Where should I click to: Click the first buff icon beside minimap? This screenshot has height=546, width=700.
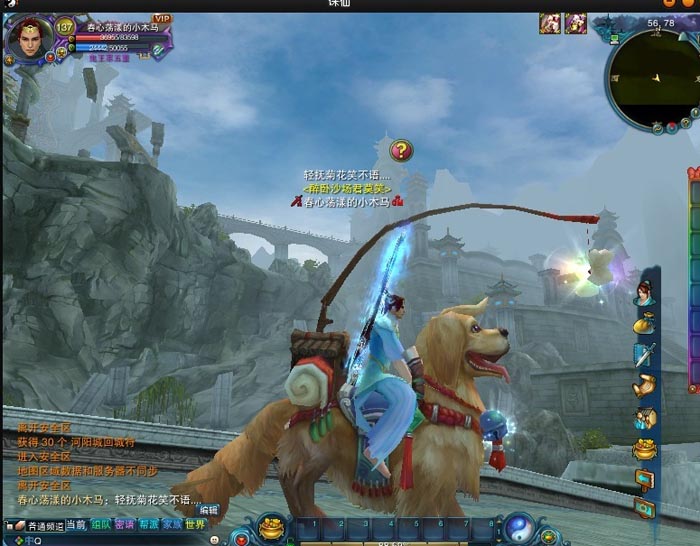(x=550, y=23)
